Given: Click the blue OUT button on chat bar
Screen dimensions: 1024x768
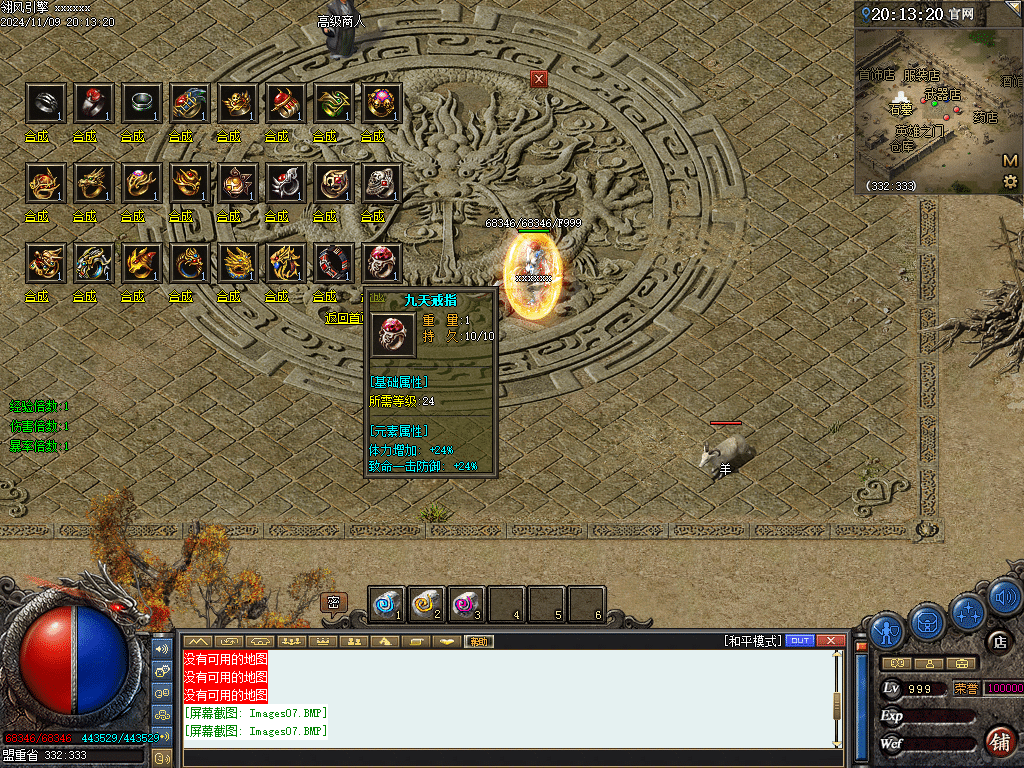Looking at the screenshot, I should click(x=800, y=641).
